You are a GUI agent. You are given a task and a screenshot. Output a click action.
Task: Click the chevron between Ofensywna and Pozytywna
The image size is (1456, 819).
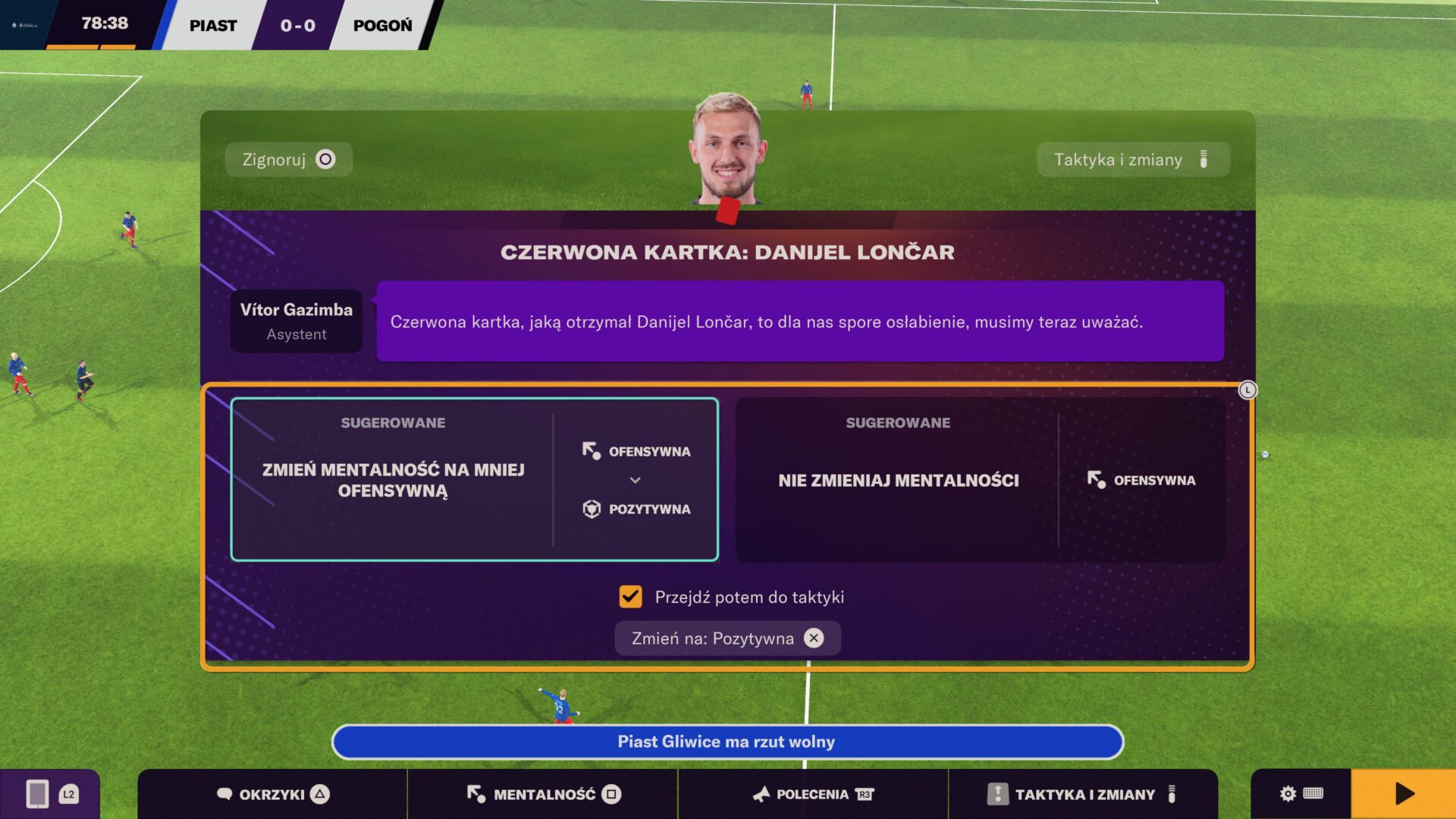(x=635, y=480)
